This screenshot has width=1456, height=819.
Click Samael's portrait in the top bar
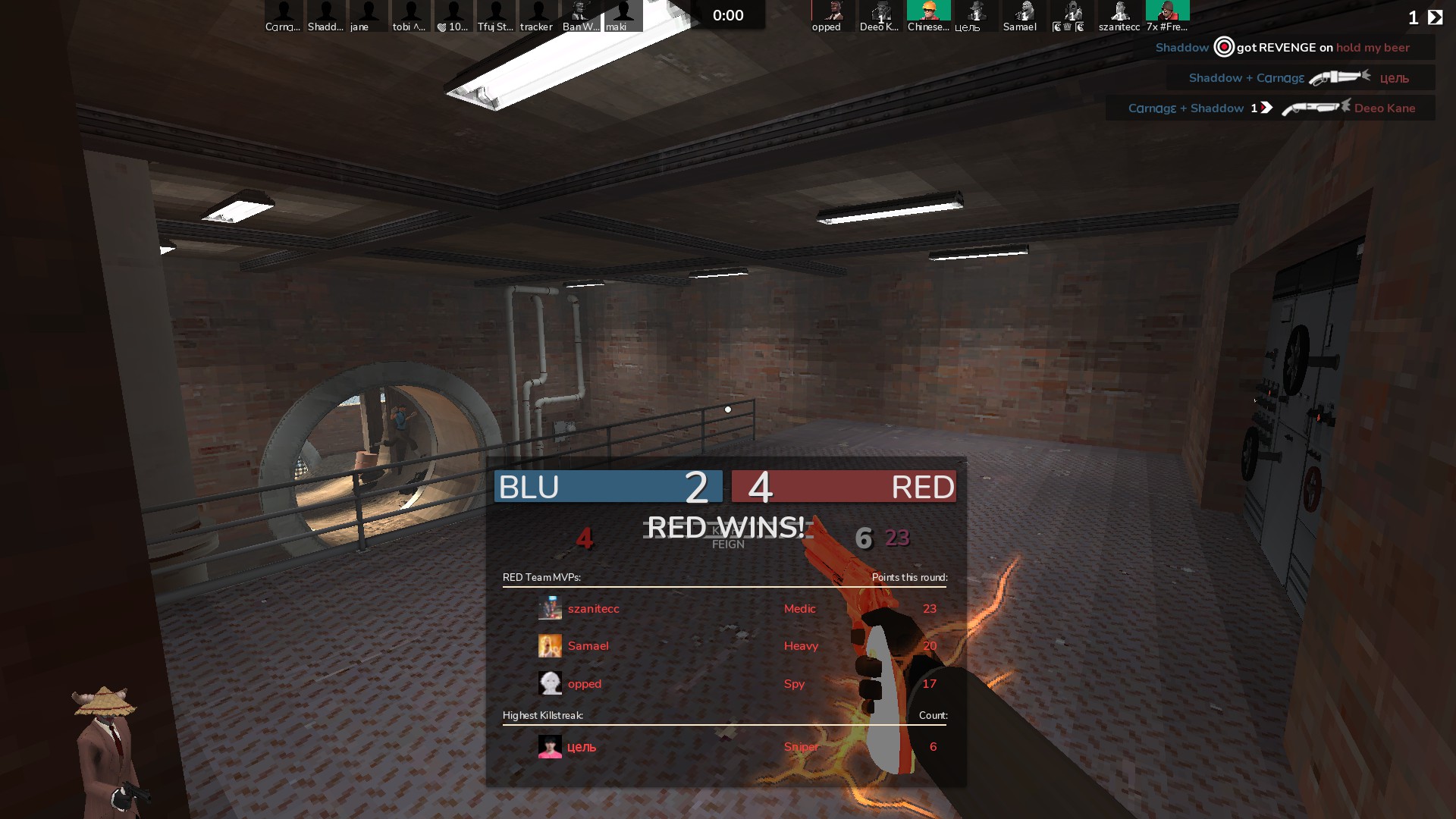(x=1023, y=15)
